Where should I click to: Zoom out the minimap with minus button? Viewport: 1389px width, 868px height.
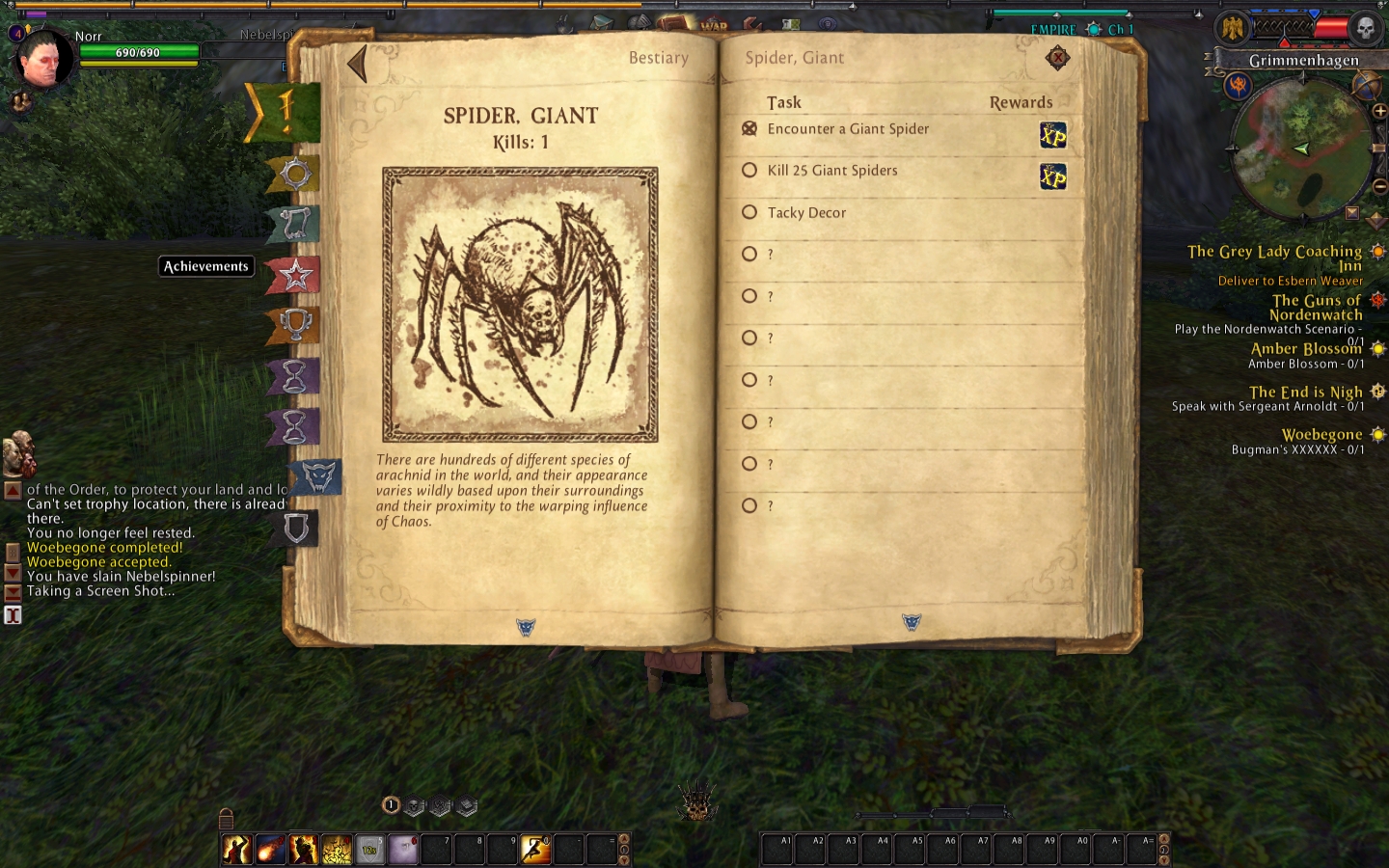click(1379, 186)
